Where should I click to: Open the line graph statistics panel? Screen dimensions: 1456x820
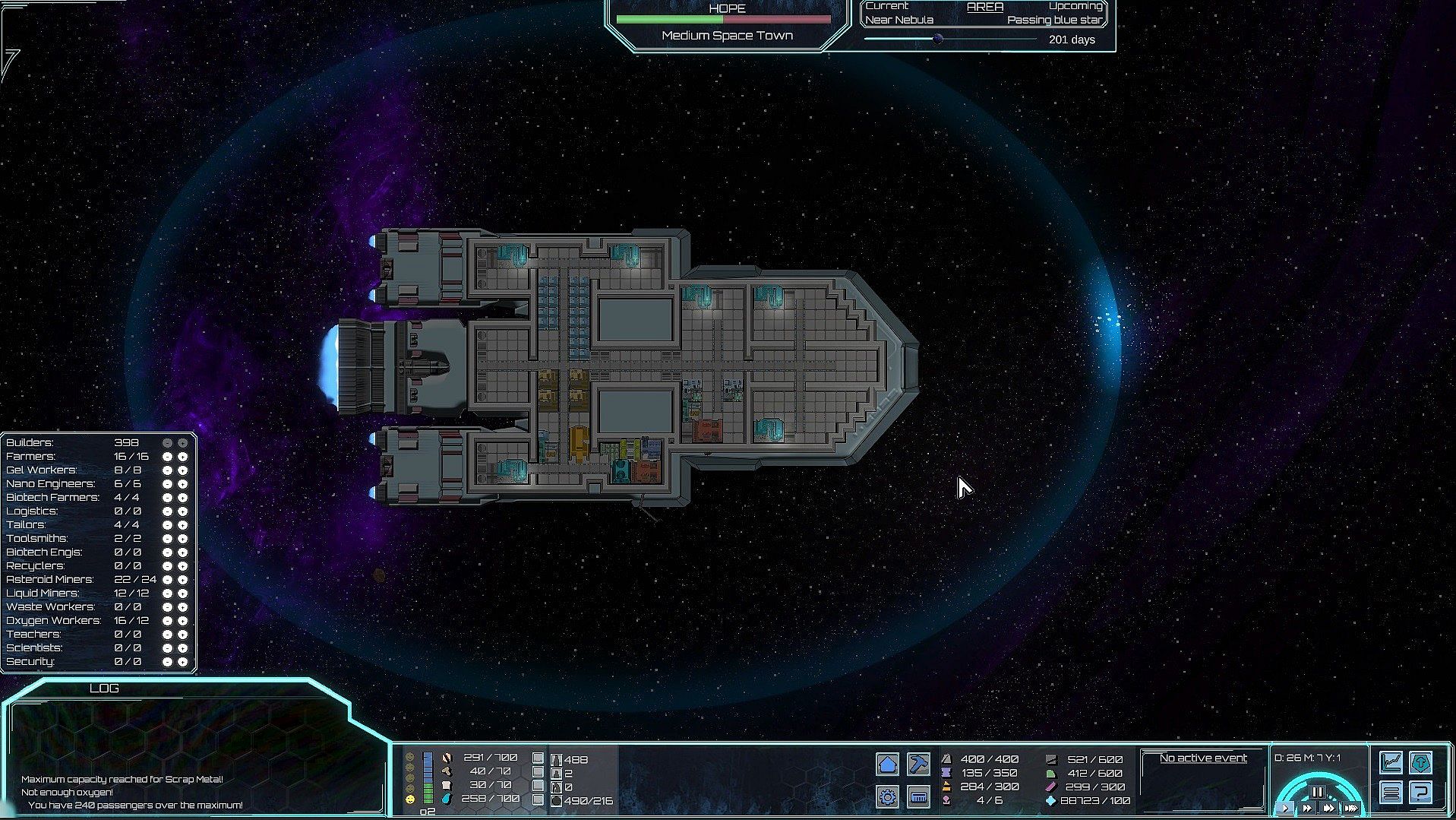pyautogui.click(x=1391, y=761)
